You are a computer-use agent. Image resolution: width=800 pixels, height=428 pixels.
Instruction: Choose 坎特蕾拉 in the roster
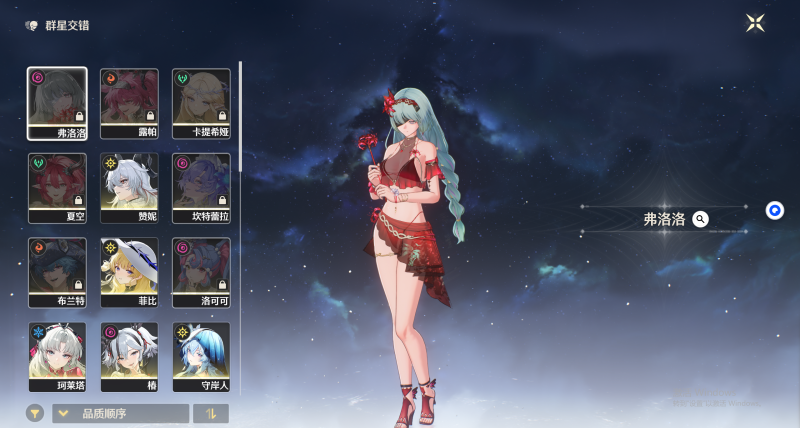(x=201, y=187)
